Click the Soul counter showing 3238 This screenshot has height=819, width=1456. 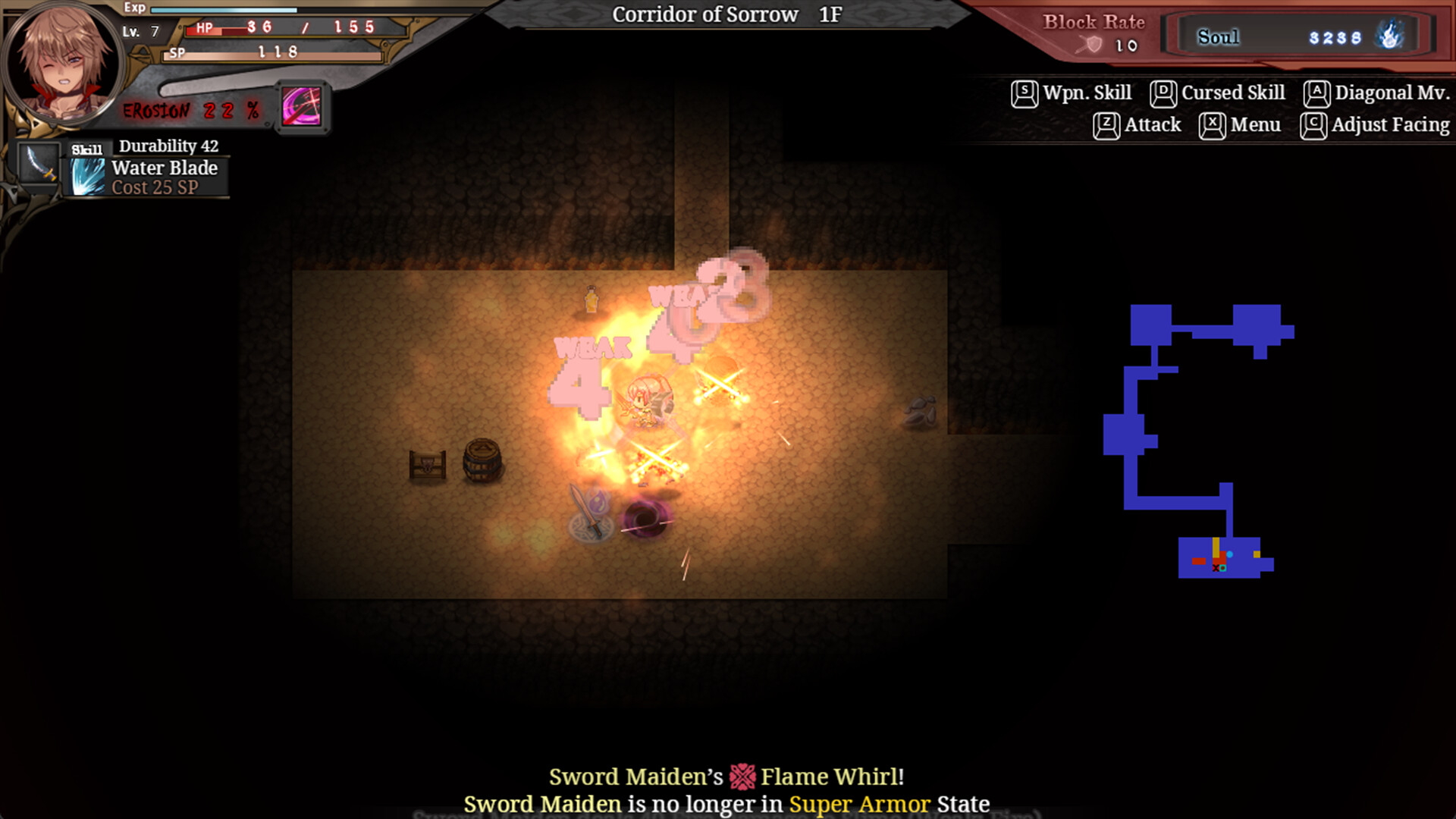coord(1335,39)
